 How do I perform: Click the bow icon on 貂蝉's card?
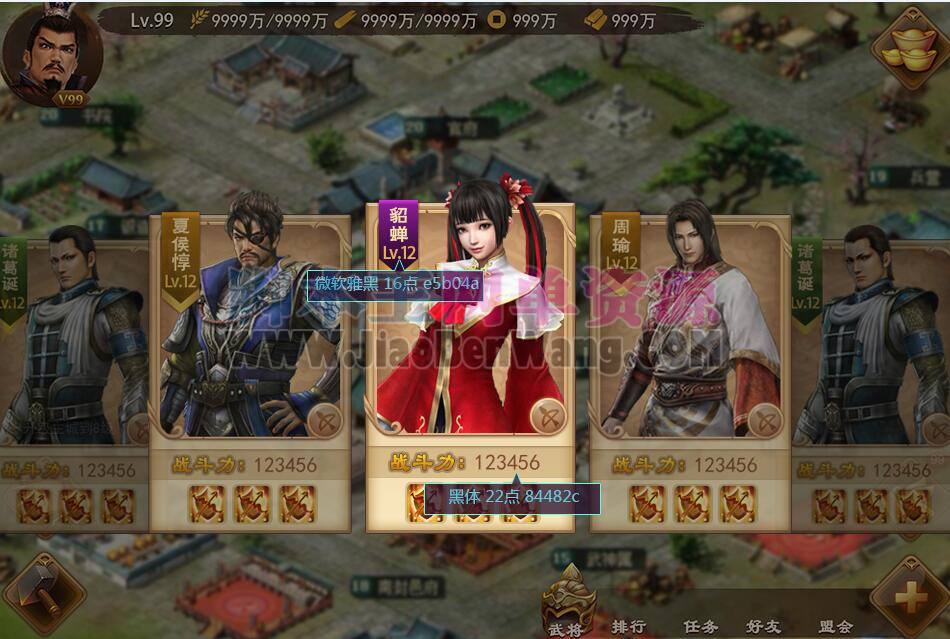coord(547,415)
